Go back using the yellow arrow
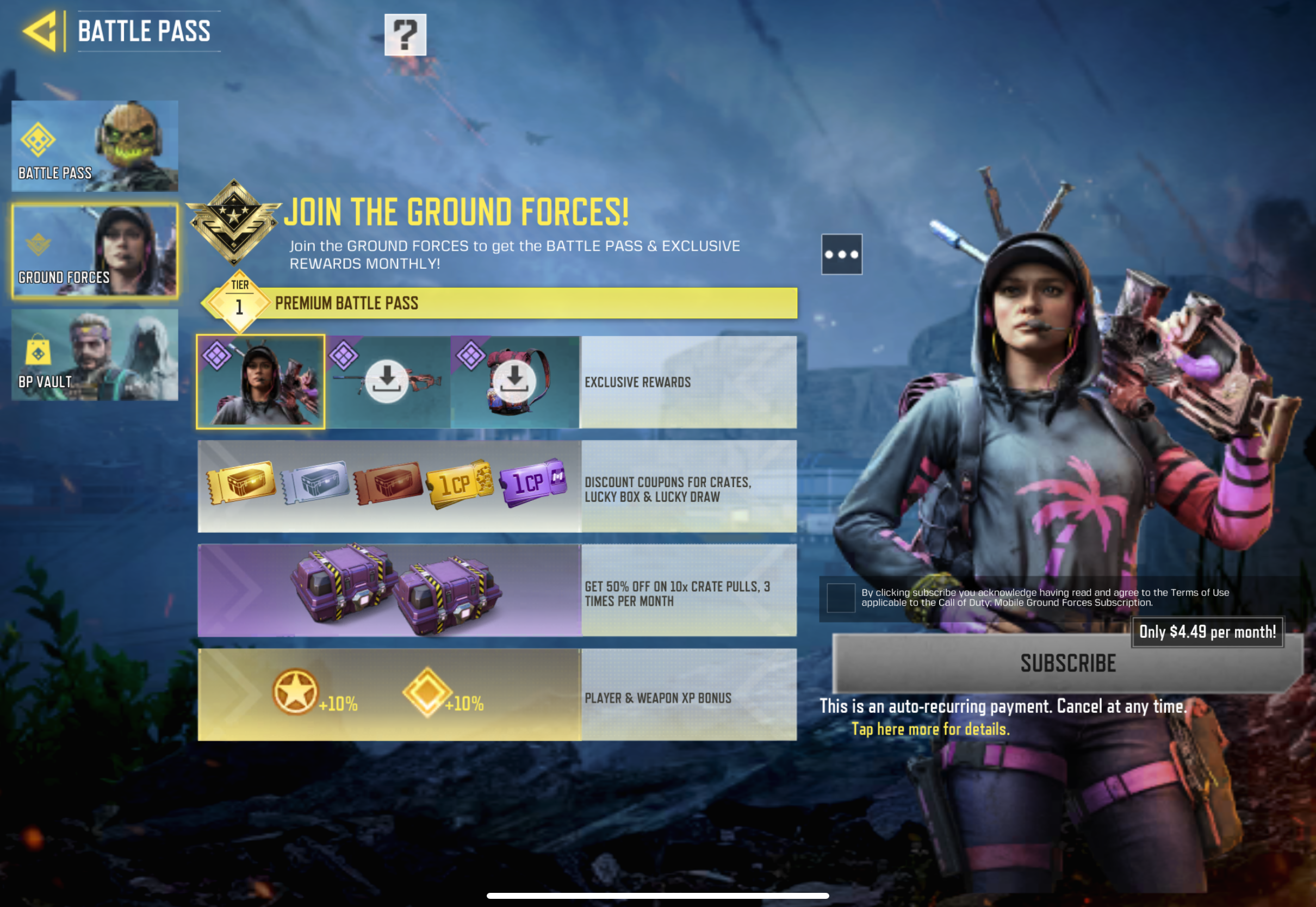Image resolution: width=1316 pixels, height=907 pixels. coord(40,31)
